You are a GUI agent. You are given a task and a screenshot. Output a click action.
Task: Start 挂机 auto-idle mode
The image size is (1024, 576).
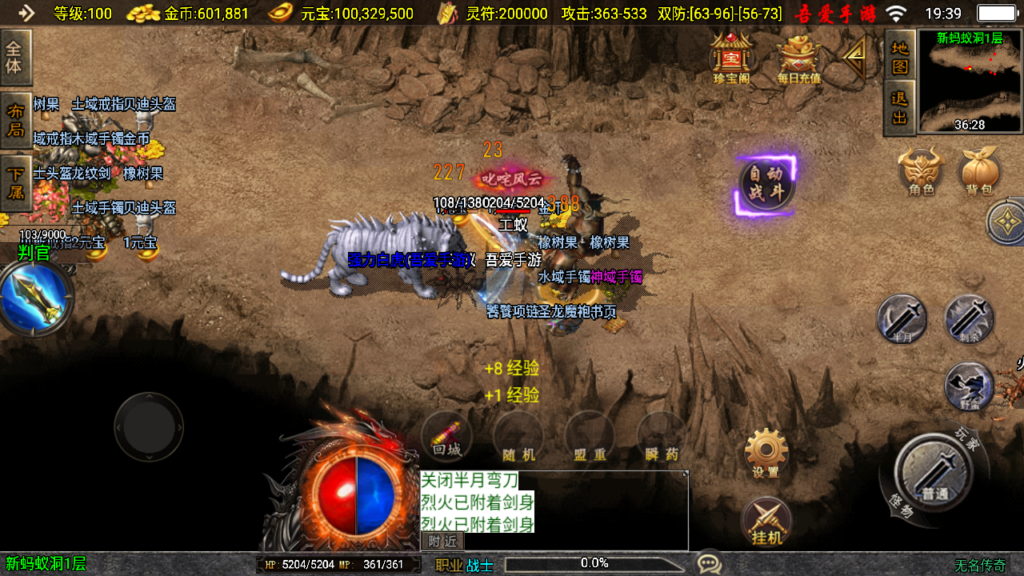766,522
